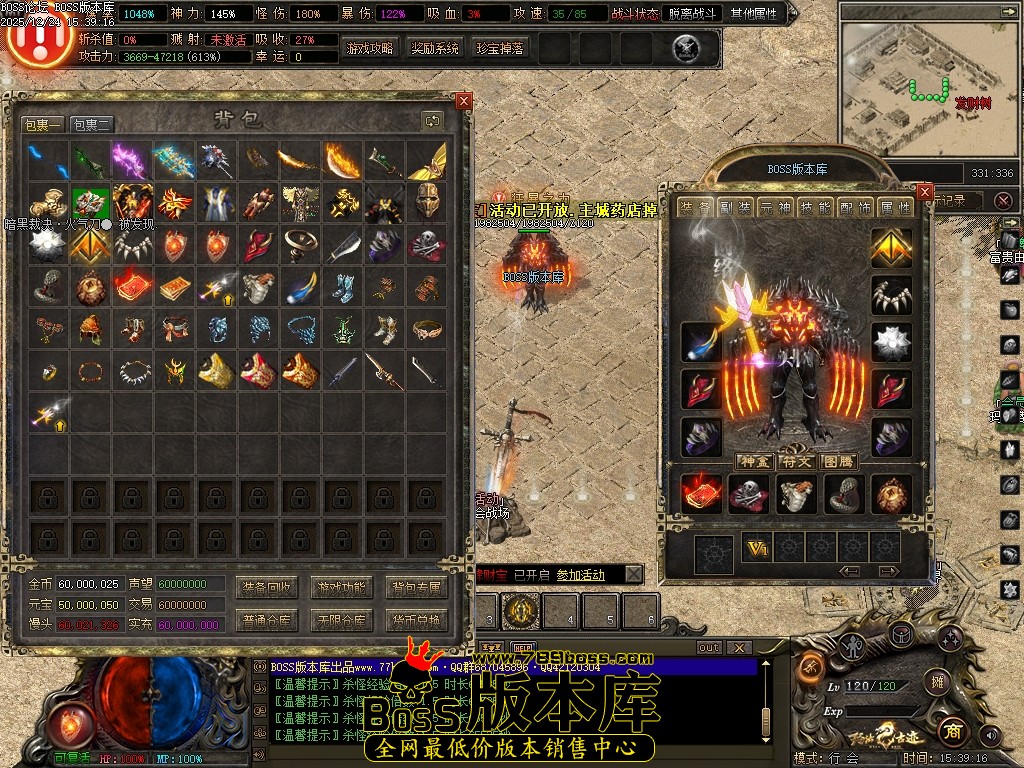The height and width of the screenshot is (768, 1024).
Task: Open the 神盒 sub-panel
Action: [x=753, y=461]
